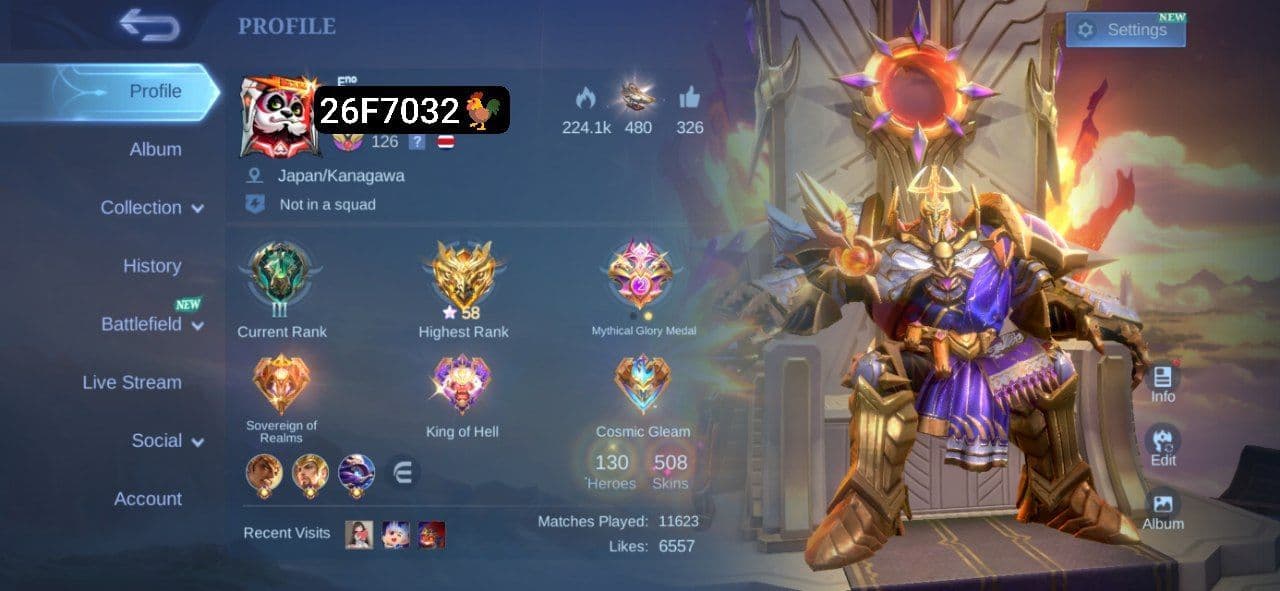Open the Live Stream tab
The height and width of the screenshot is (591, 1280).
(x=132, y=382)
